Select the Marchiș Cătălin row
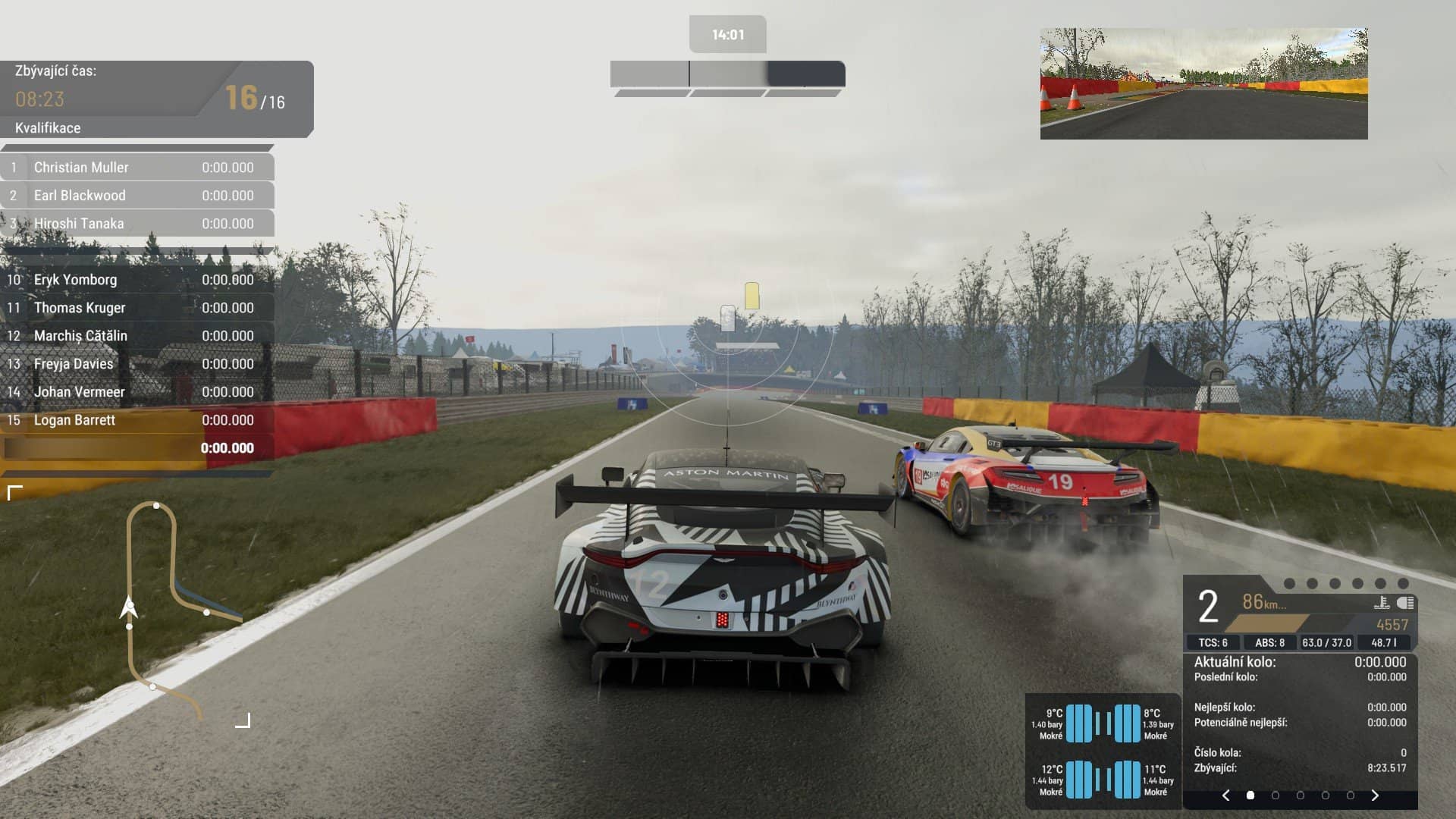 click(x=137, y=336)
